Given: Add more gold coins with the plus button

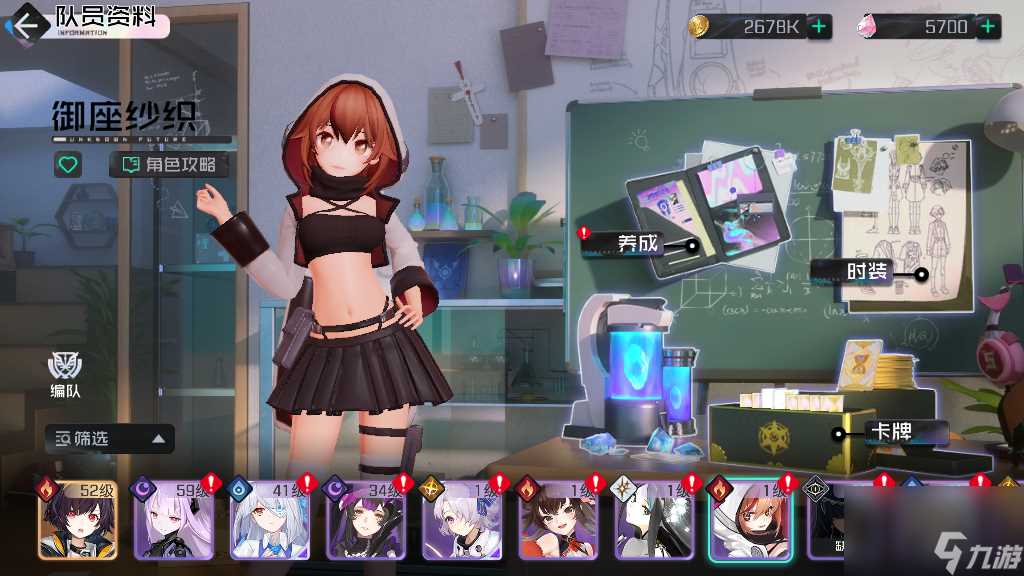Looking at the screenshot, I should click(819, 27).
